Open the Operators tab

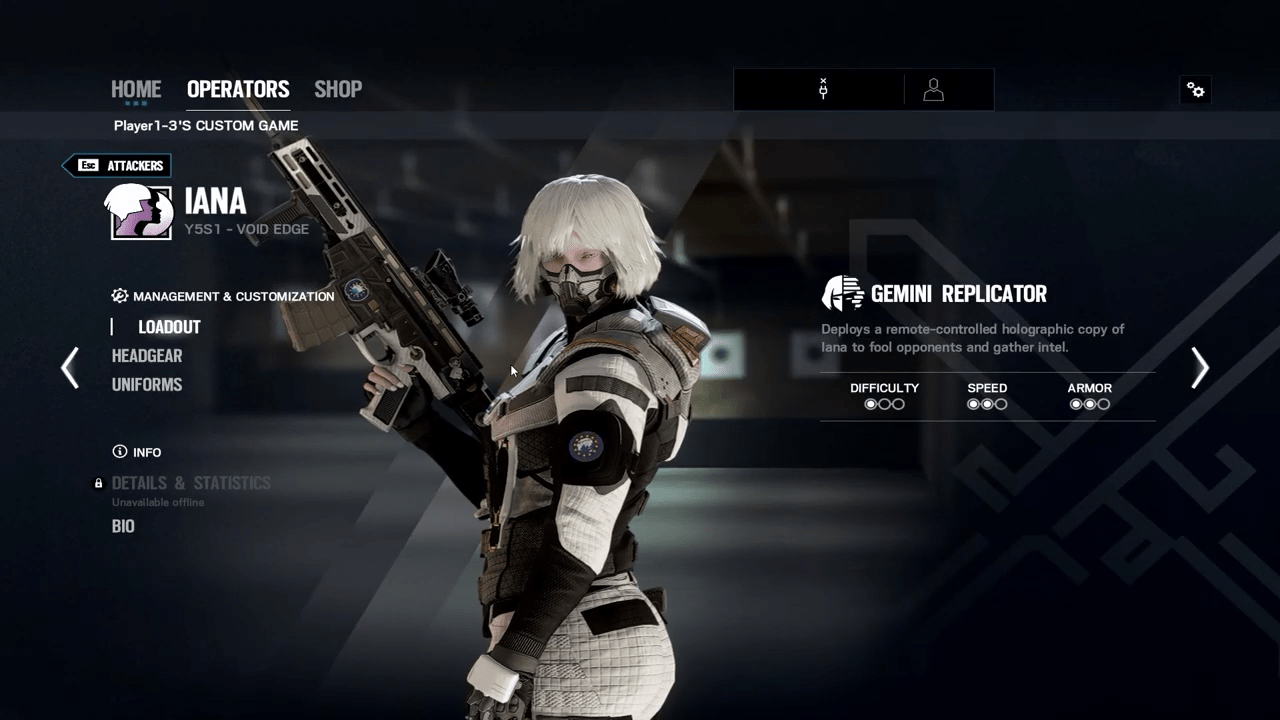[238, 89]
